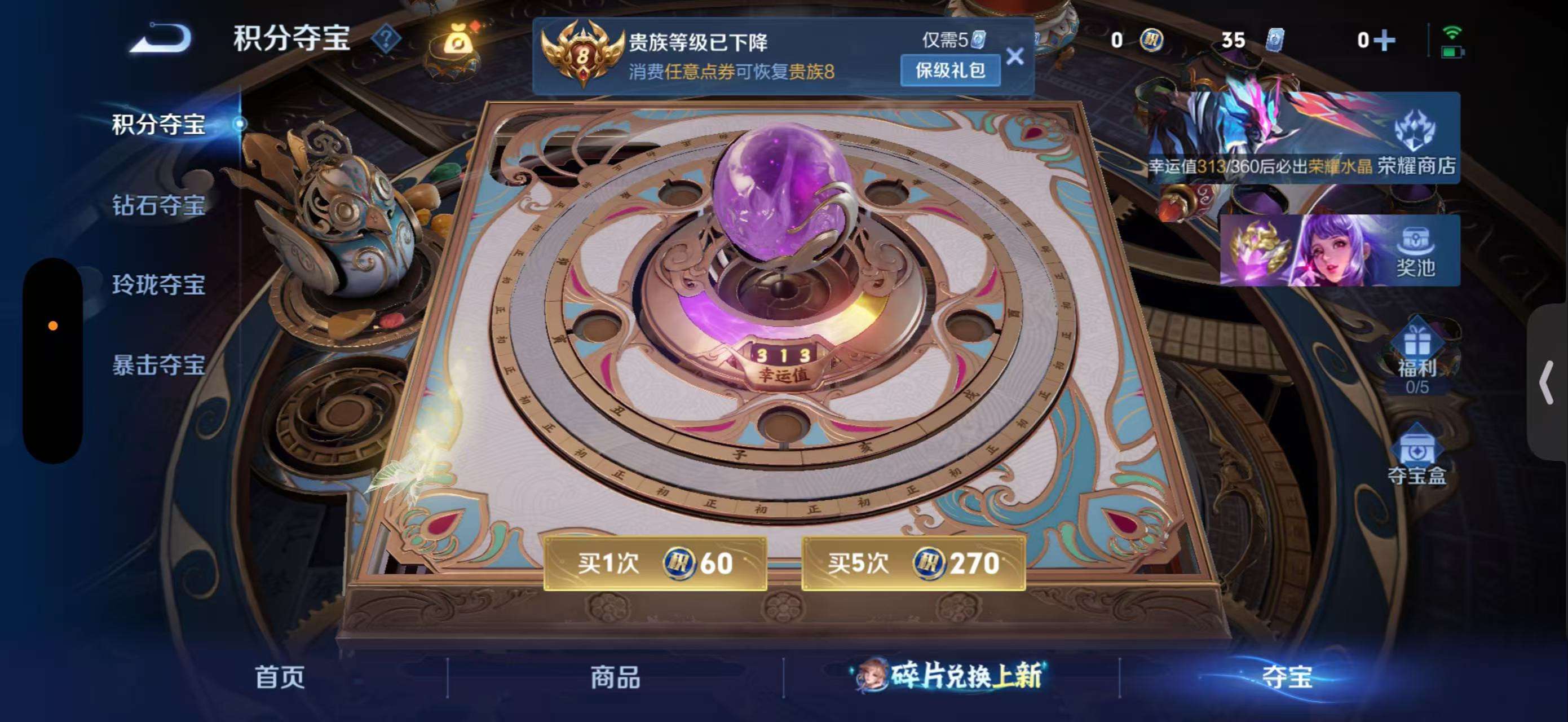
Task: Click the 保级礼包 button
Action: click(950, 69)
